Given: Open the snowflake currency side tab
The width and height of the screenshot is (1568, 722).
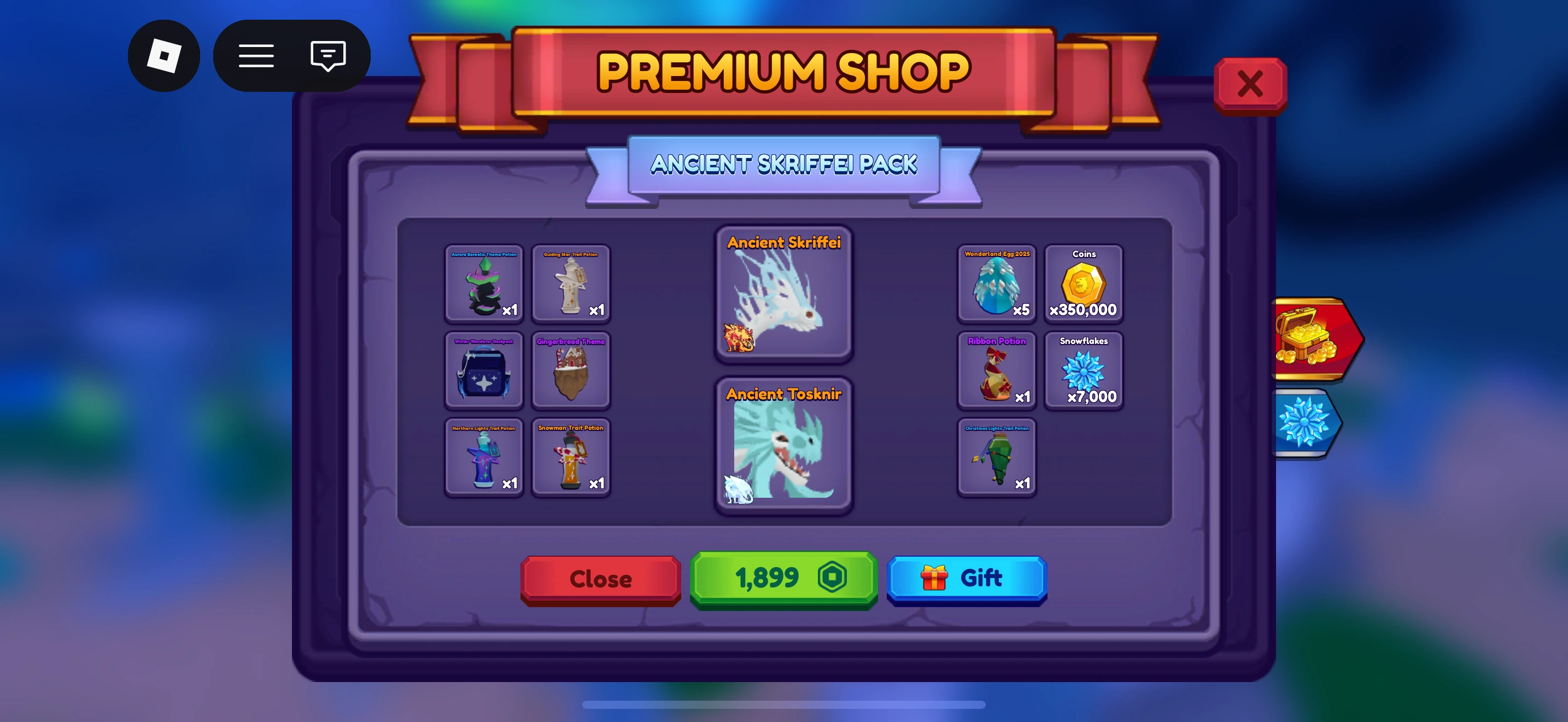Looking at the screenshot, I should click(x=1303, y=422).
